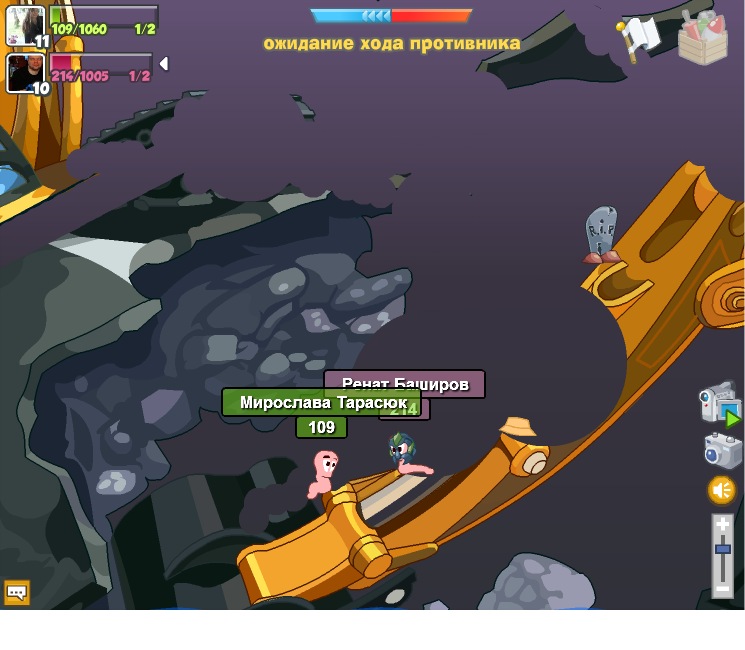
Task: Select the level 10 player avatar
Action: (26, 73)
